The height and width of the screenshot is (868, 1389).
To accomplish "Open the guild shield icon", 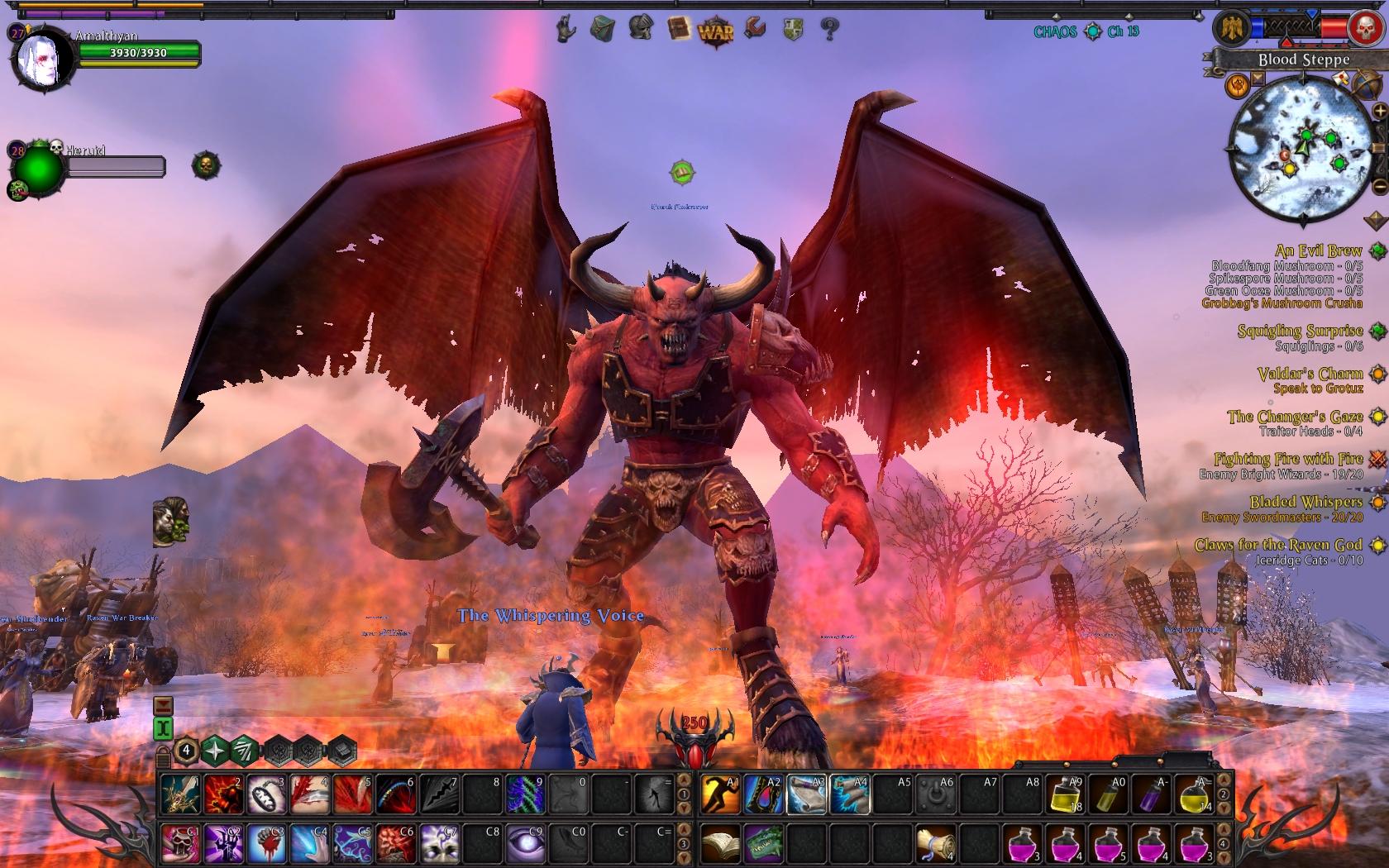I will pyautogui.click(x=792, y=31).
